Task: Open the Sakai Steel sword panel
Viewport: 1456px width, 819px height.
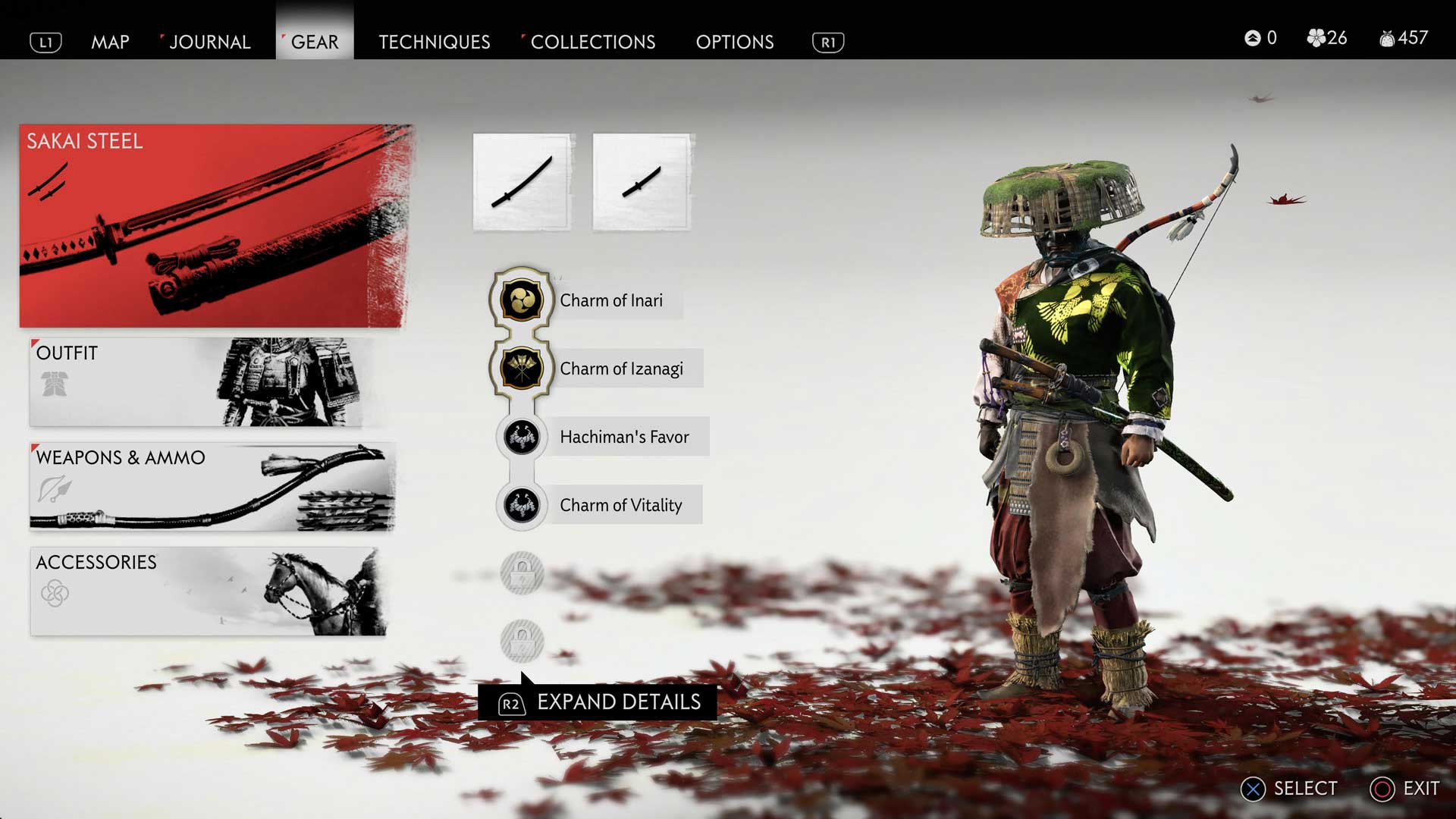Action: [x=216, y=226]
